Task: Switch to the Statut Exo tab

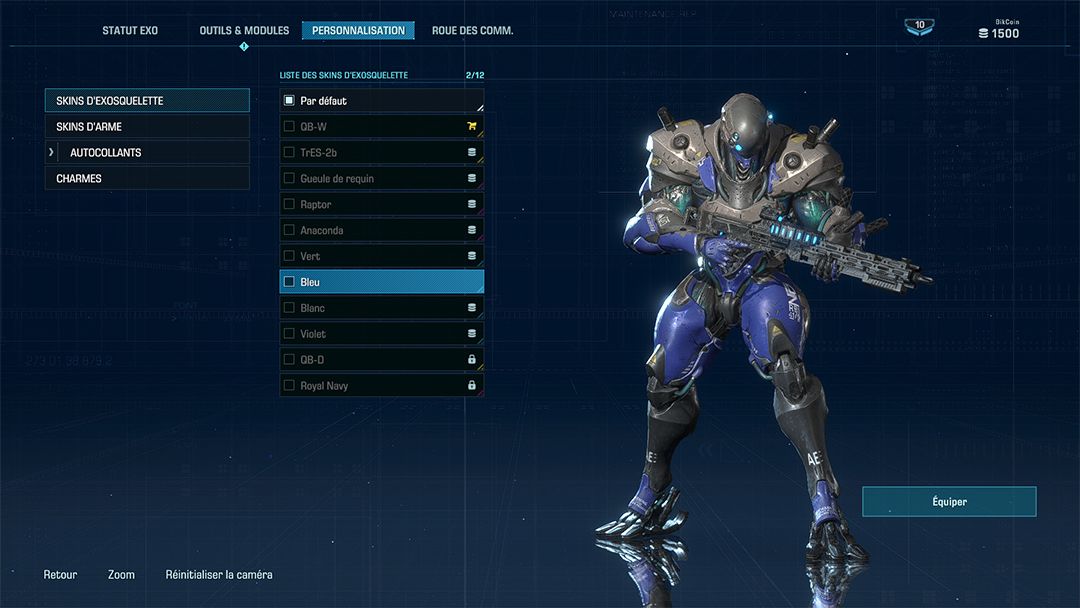Action: 130,31
